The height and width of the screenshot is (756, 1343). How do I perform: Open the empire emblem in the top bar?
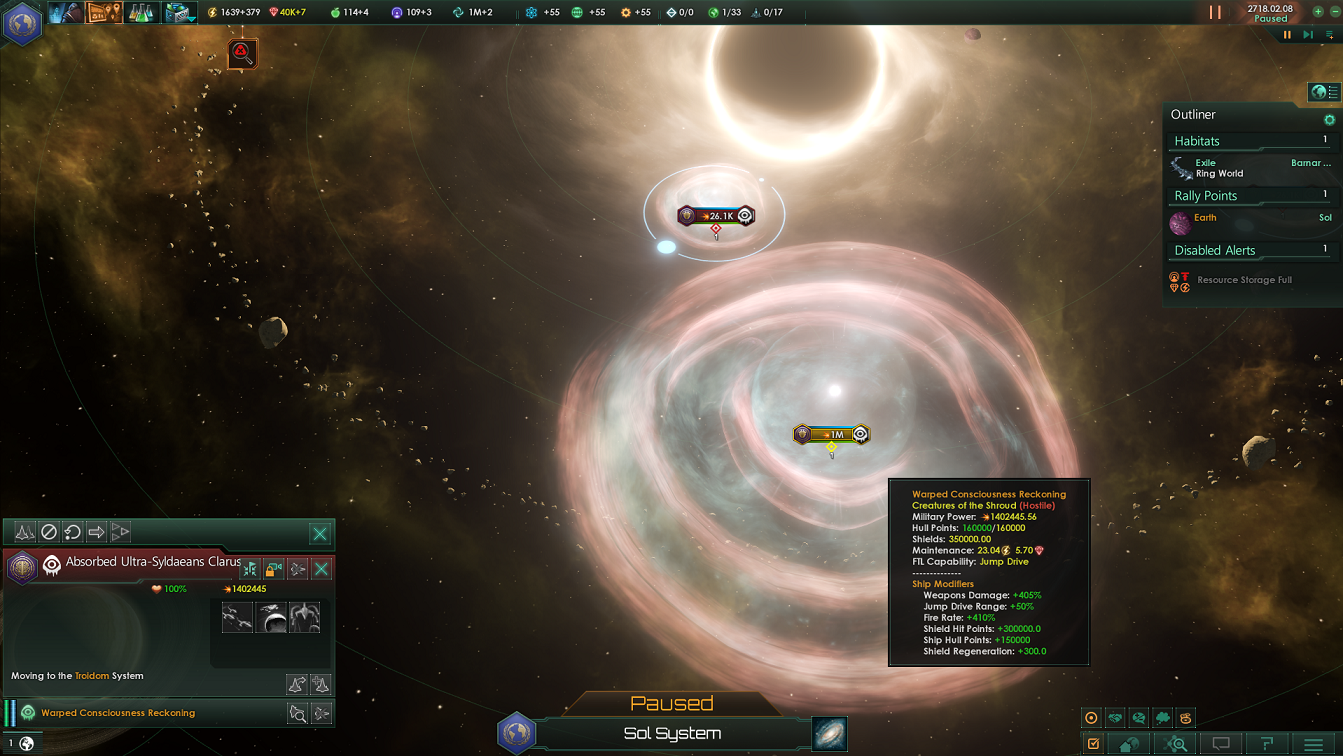click(21, 22)
